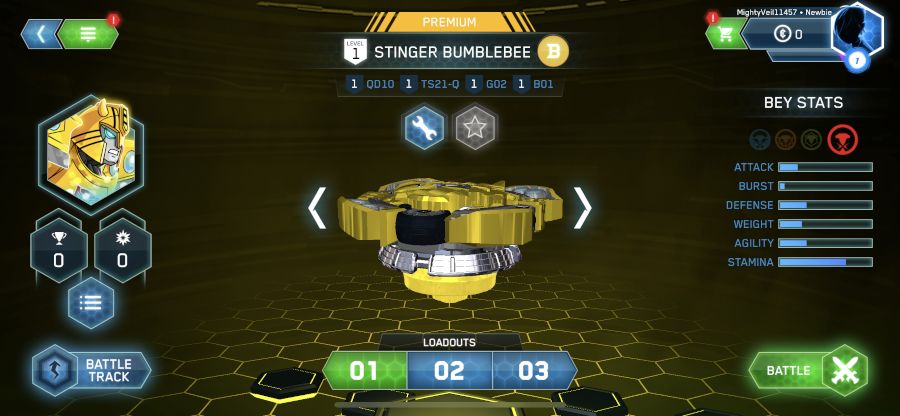Tap the star favorite icon

[x=475, y=127]
